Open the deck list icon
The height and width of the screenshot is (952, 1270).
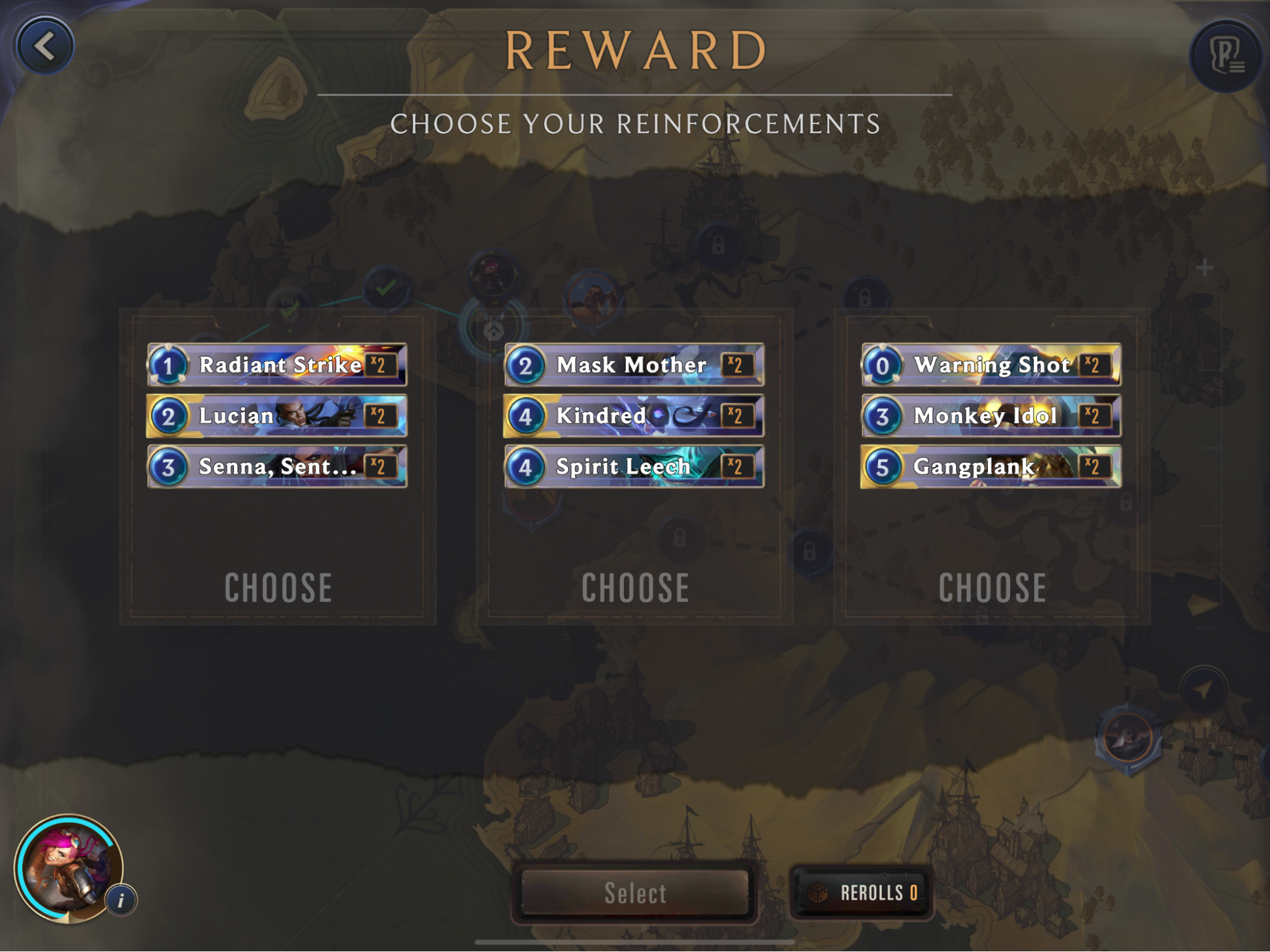click(1225, 56)
